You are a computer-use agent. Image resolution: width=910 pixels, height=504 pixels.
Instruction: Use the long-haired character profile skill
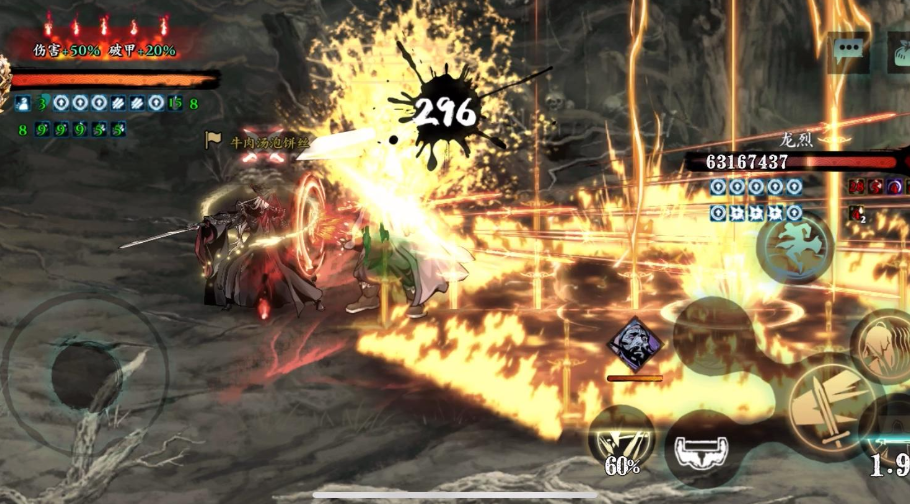884,345
